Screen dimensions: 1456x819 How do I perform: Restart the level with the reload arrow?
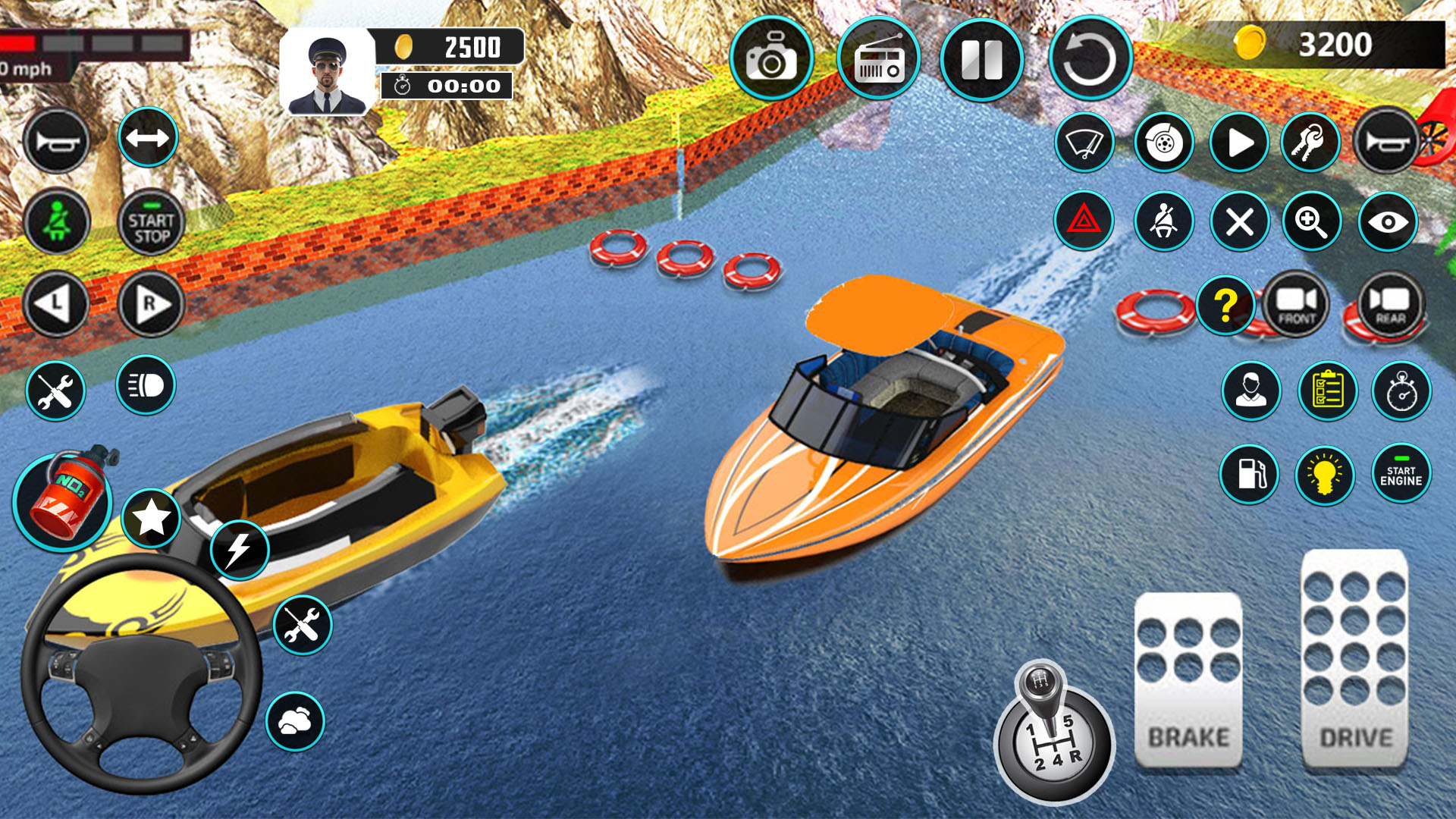(1090, 59)
